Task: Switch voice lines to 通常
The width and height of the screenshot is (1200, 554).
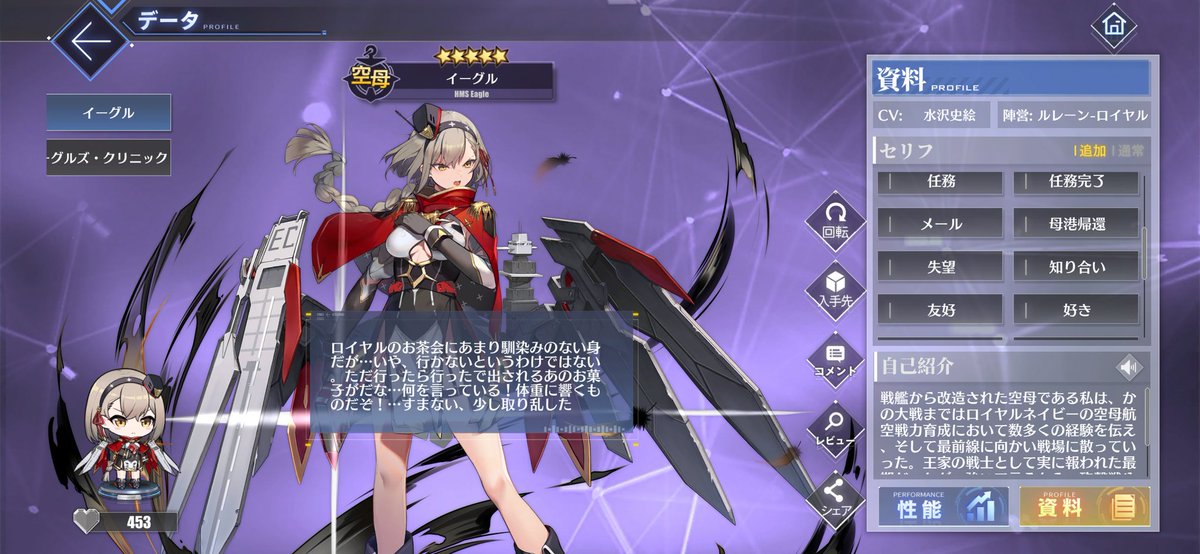Action: click(1131, 151)
